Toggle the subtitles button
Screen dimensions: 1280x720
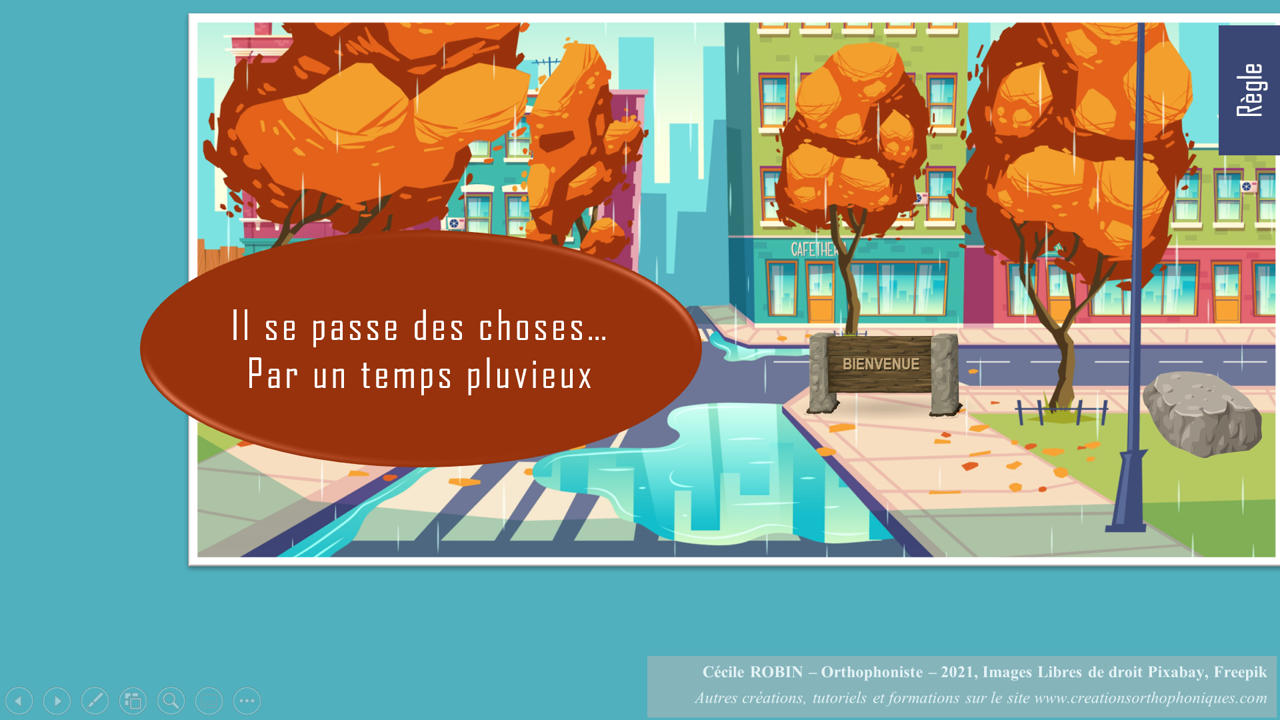209,701
